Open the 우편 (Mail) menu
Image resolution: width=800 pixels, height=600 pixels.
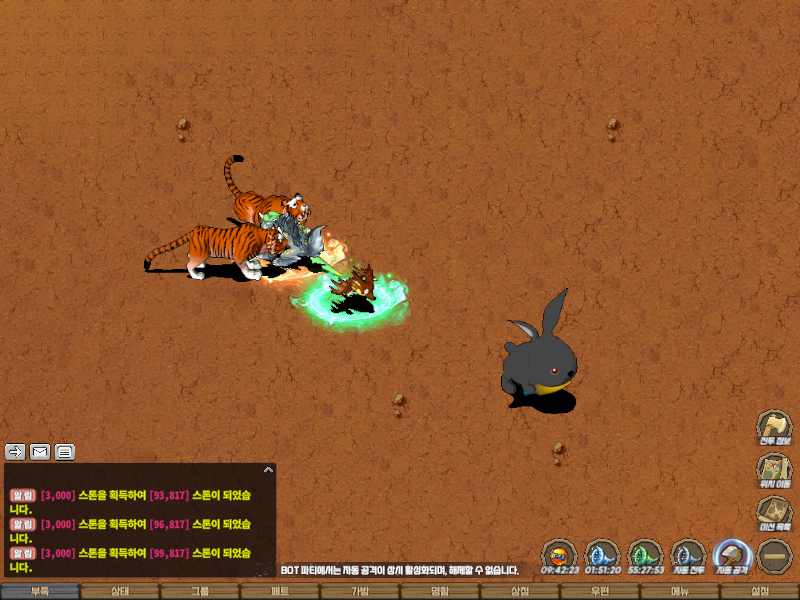(x=600, y=591)
